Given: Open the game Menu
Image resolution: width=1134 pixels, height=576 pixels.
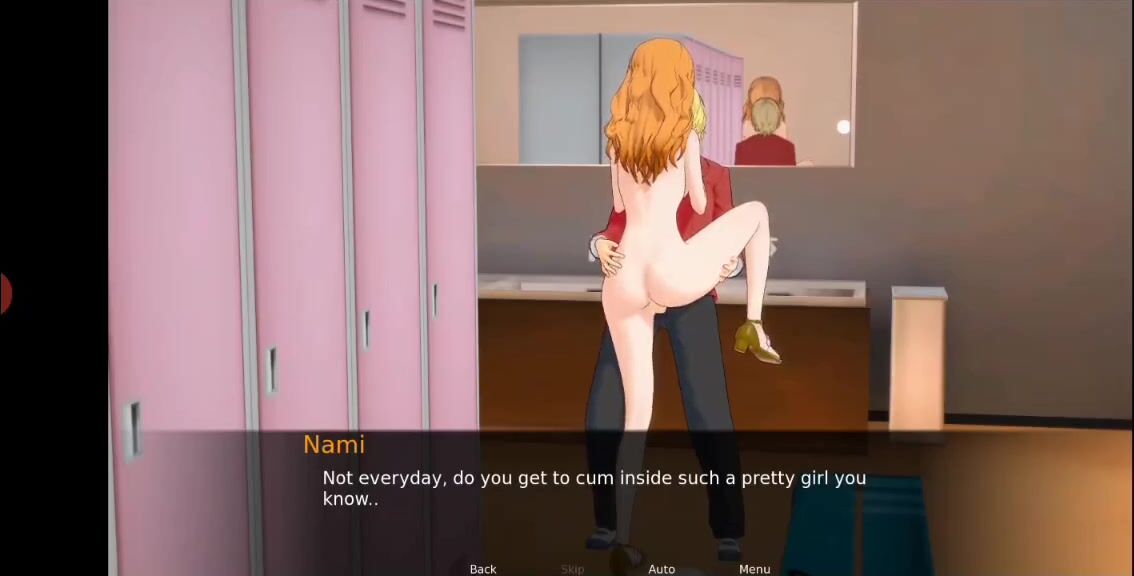Looking at the screenshot, I should (754, 569).
